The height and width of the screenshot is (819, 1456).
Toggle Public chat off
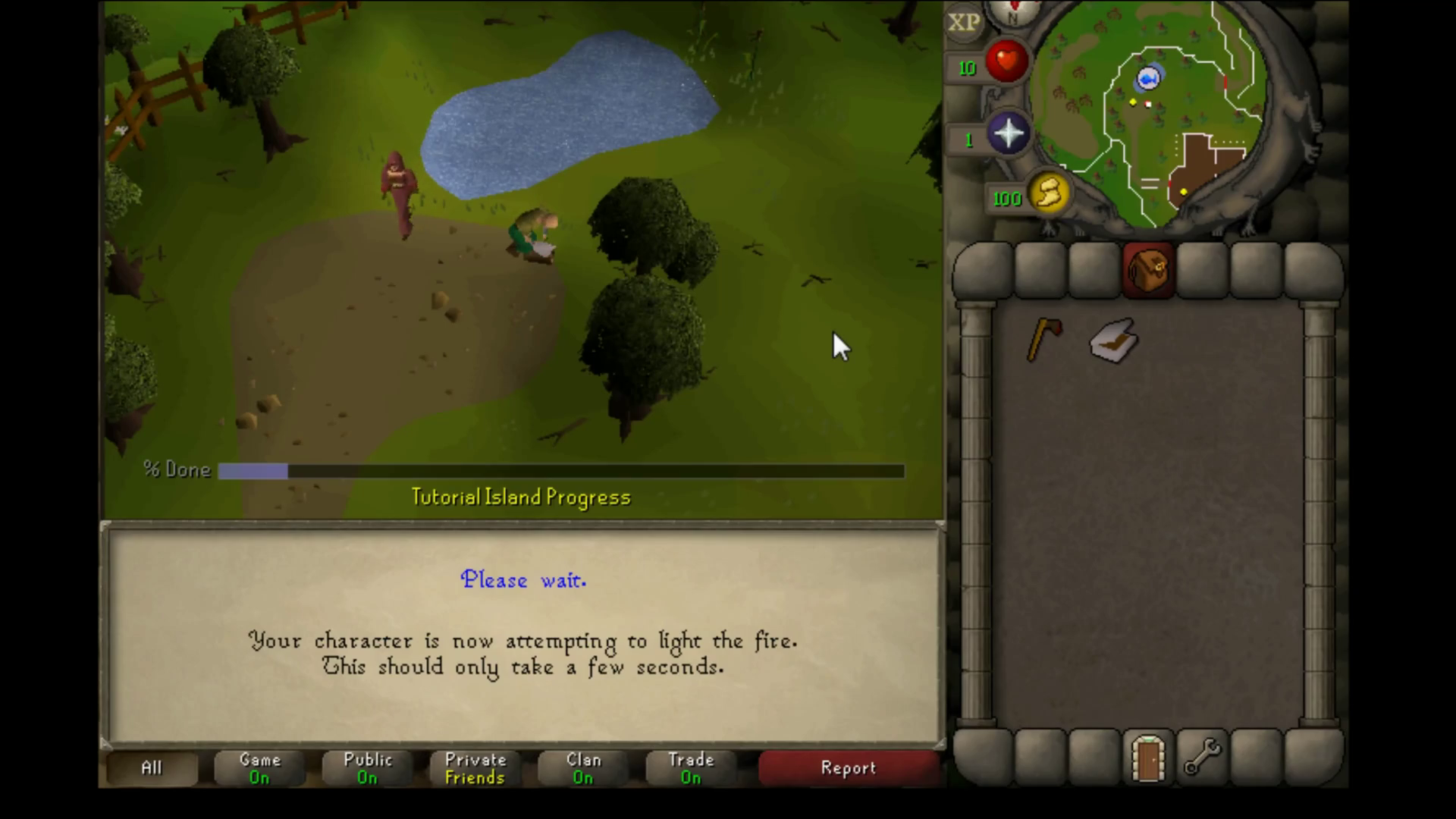pos(367,767)
